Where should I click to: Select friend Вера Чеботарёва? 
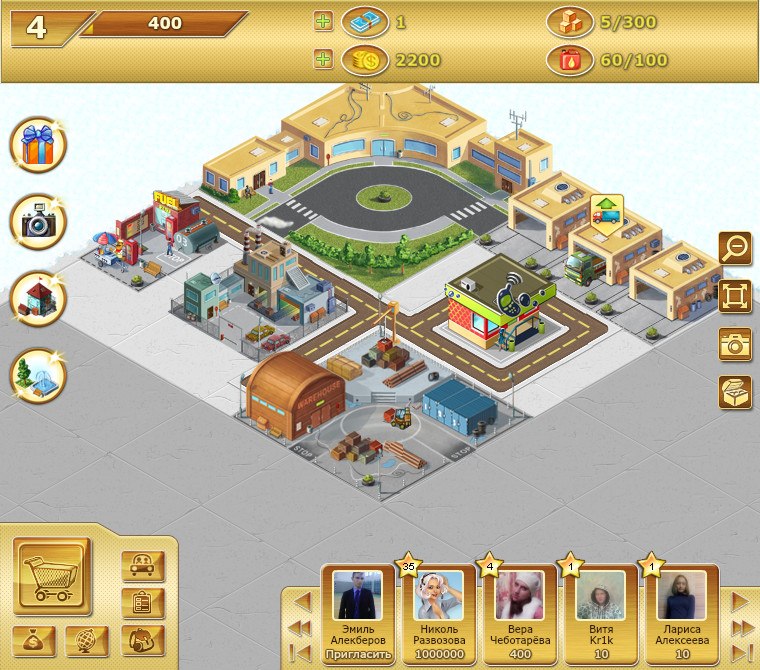point(519,610)
